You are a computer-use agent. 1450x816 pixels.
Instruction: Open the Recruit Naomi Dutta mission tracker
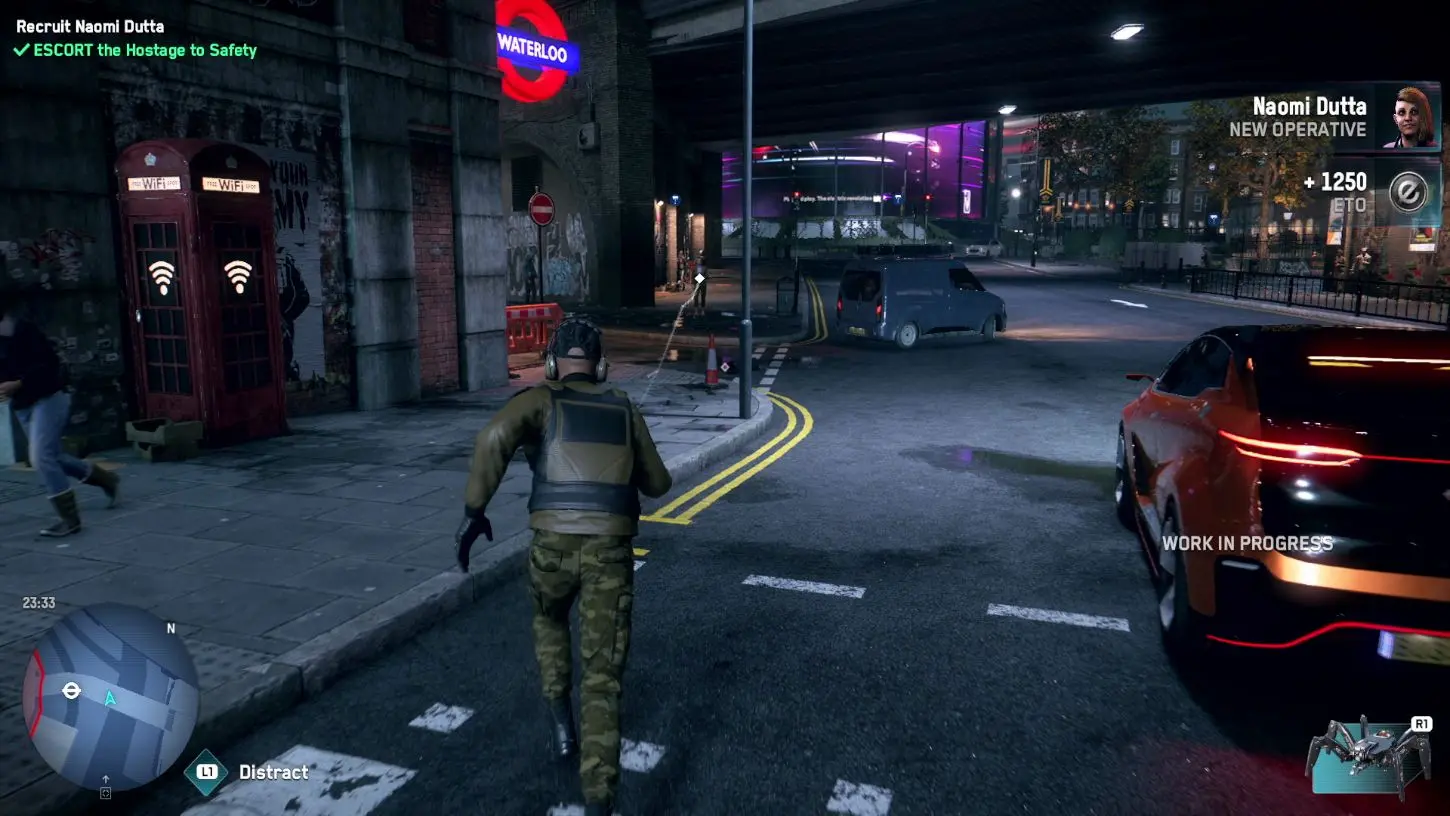coord(90,26)
